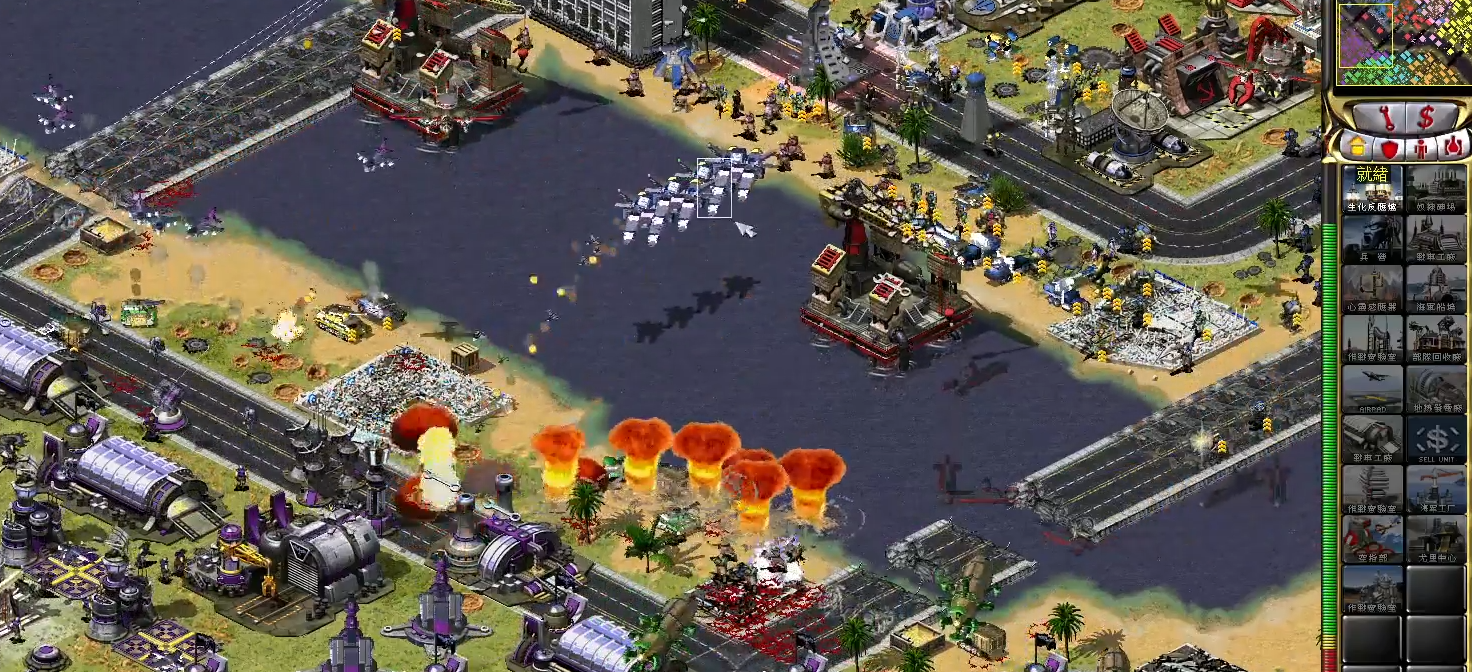
Task: Select the 地熱發電廠 build icon
Action: 1436,389
